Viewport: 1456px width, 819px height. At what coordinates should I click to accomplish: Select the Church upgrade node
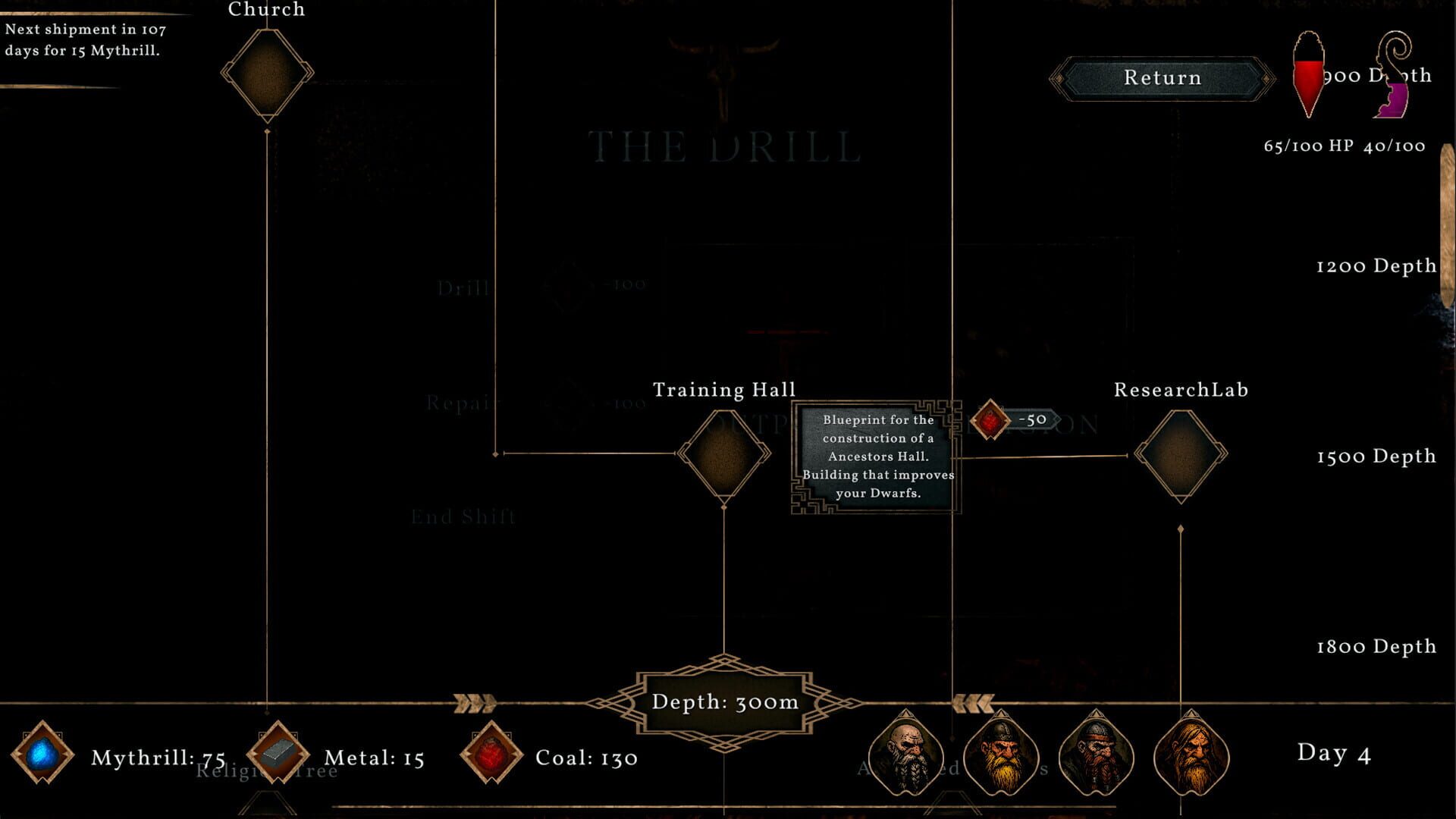click(x=265, y=74)
